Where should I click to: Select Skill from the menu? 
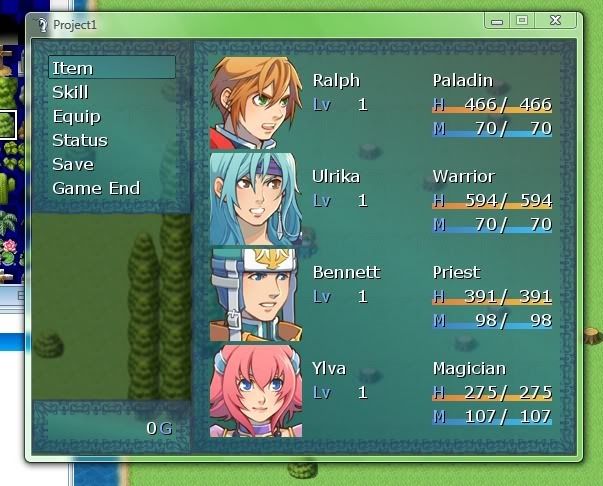pos(70,92)
